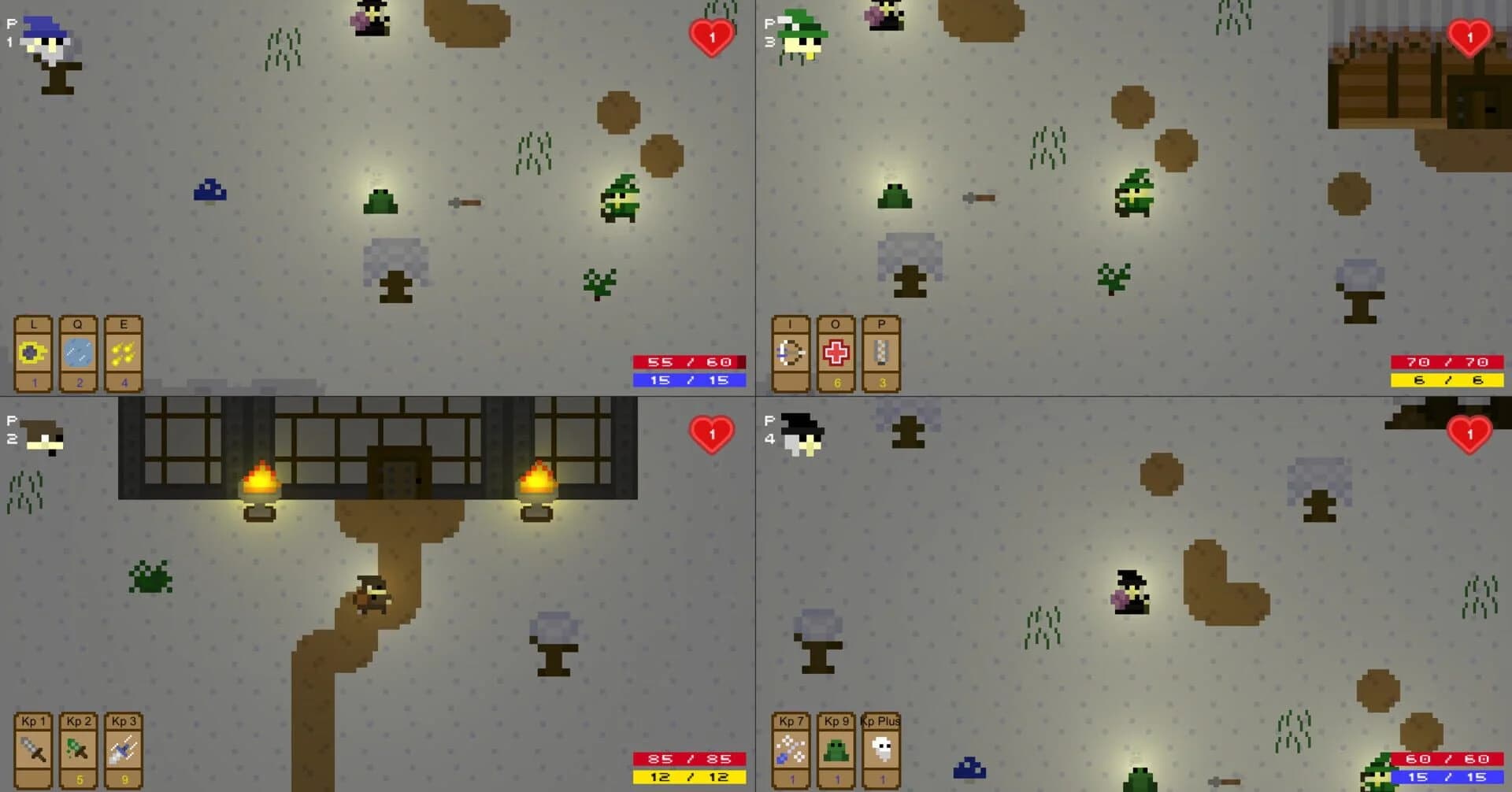Select the sword in the Kp 1 slot
This screenshot has height=792, width=1512.
pyautogui.click(x=33, y=749)
